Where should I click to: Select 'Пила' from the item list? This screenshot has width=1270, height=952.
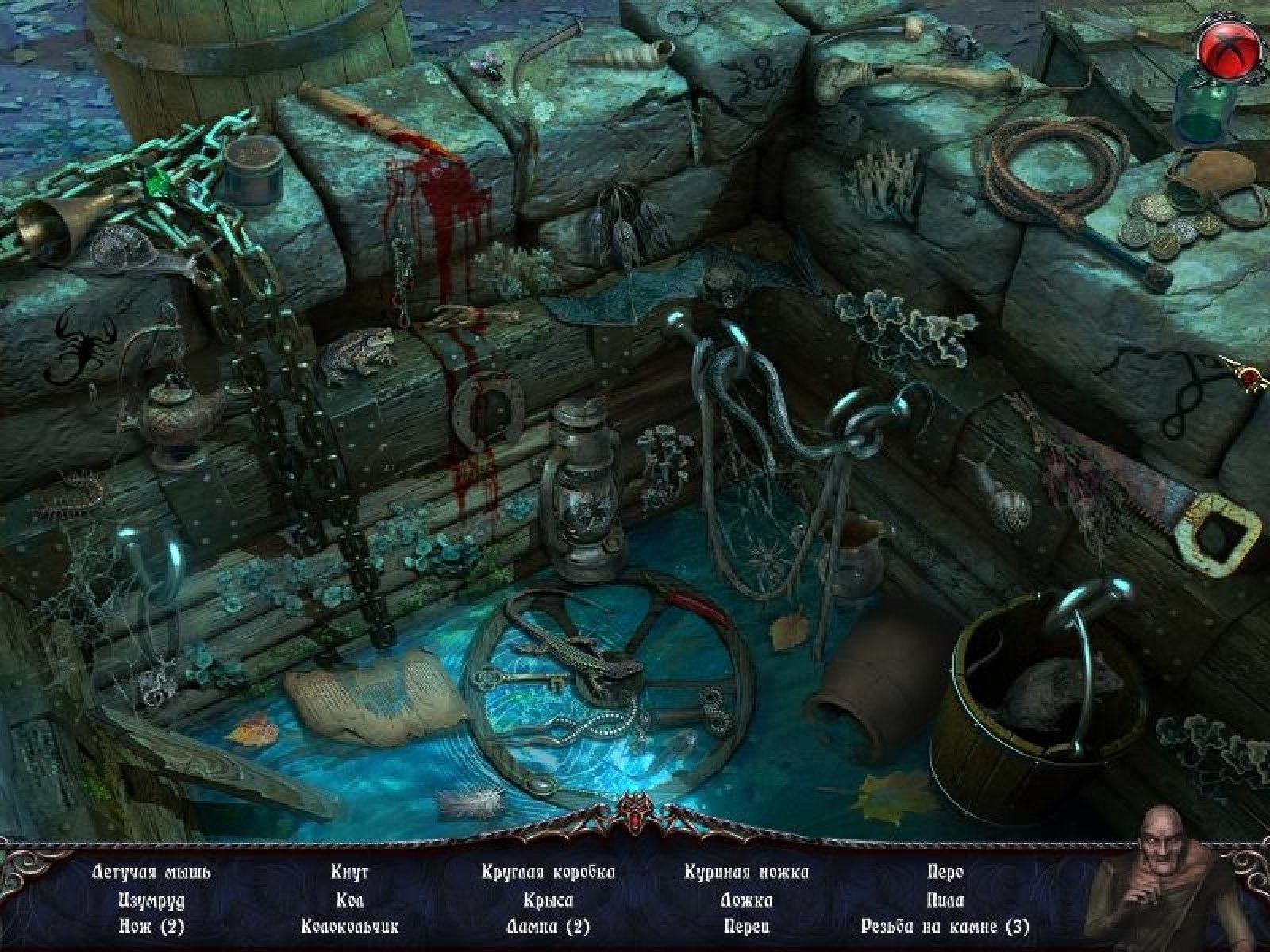point(945,900)
